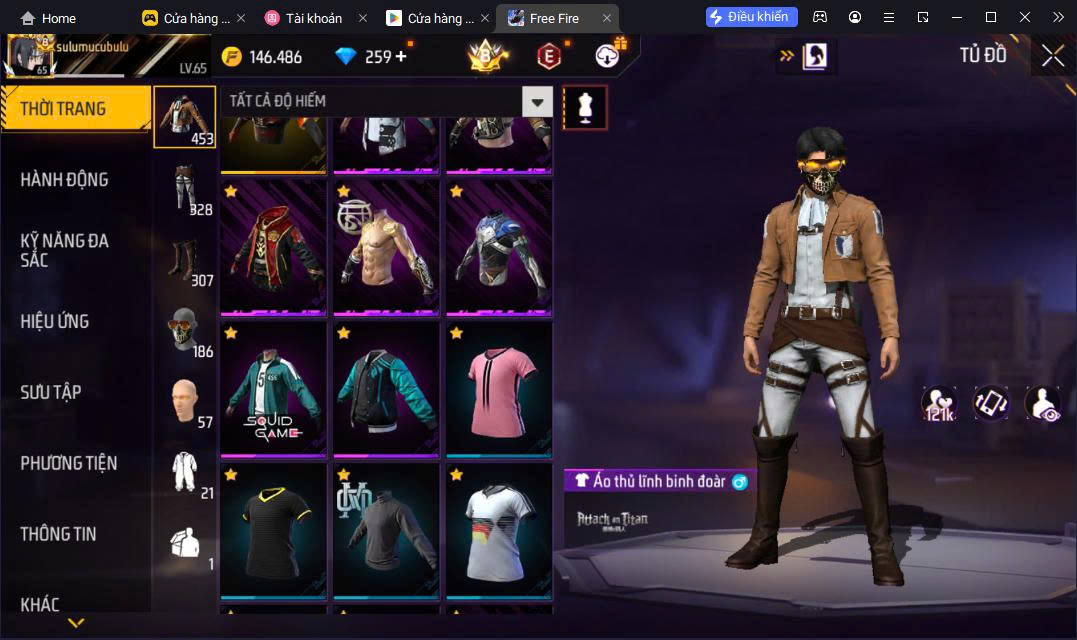Click the 121k likes heart icon
Image resolution: width=1077 pixels, height=640 pixels.
point(939,403)
